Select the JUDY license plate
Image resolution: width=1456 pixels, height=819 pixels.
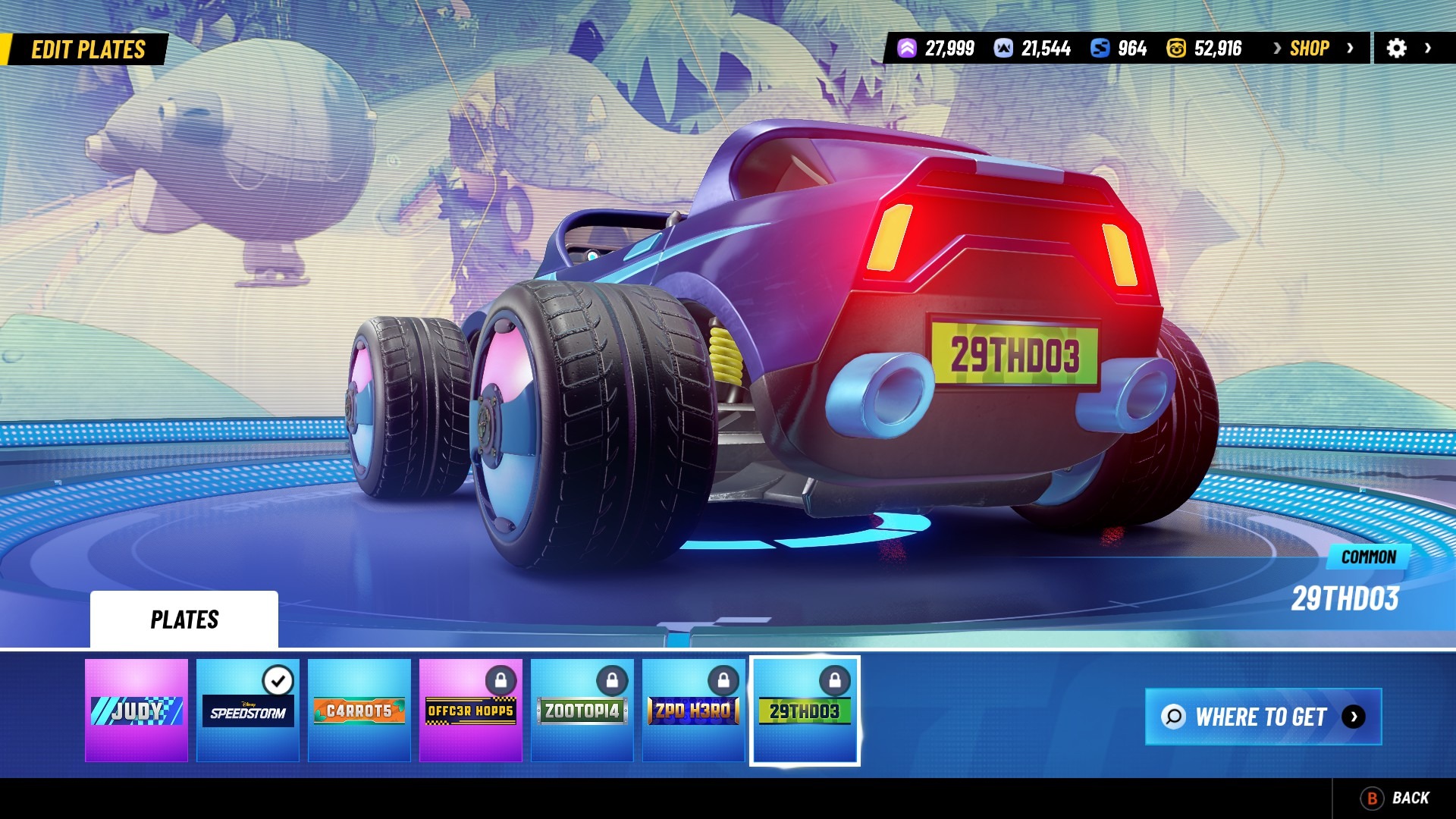coord(136,710)
